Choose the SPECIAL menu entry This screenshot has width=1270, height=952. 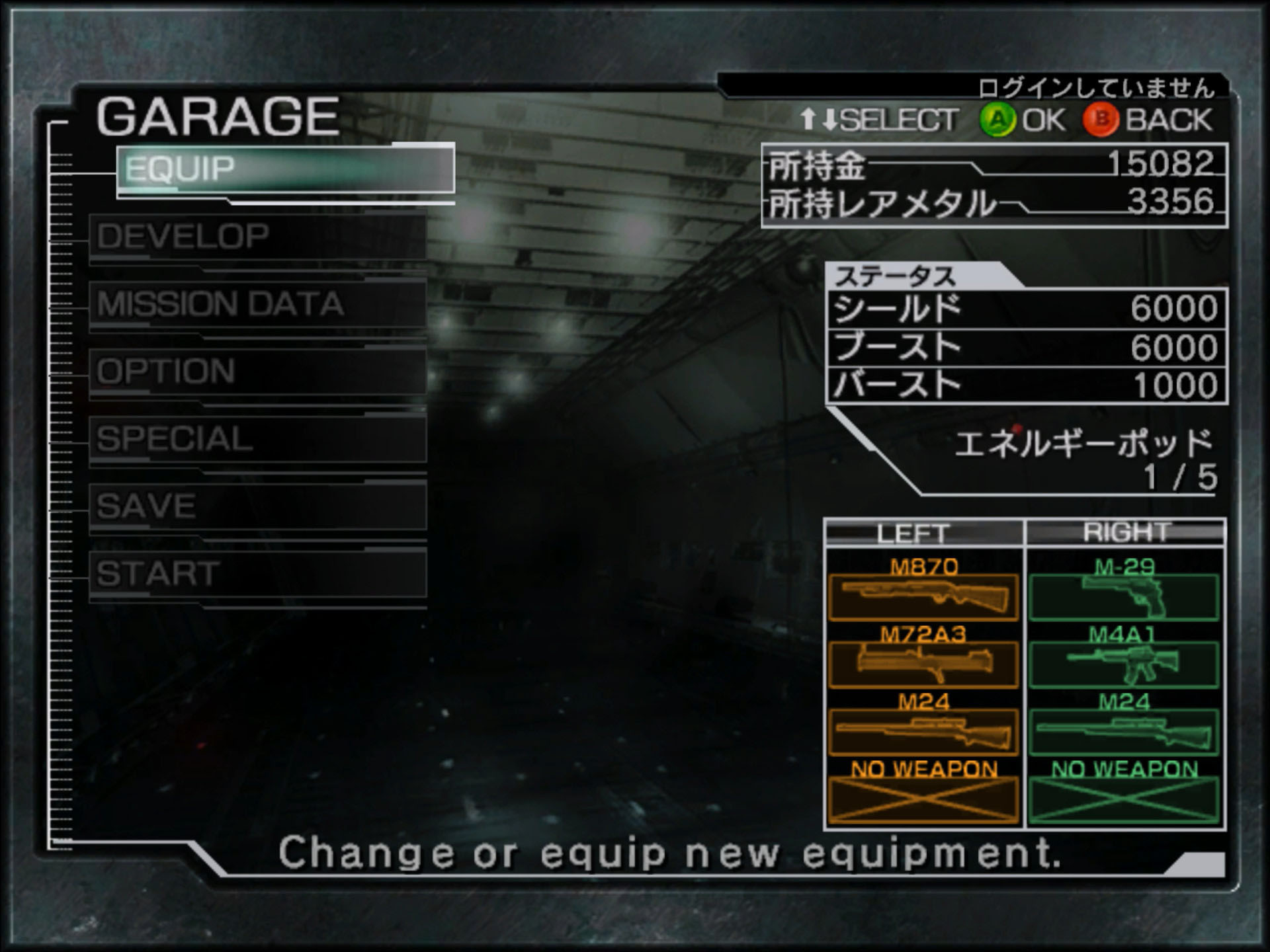258,439
